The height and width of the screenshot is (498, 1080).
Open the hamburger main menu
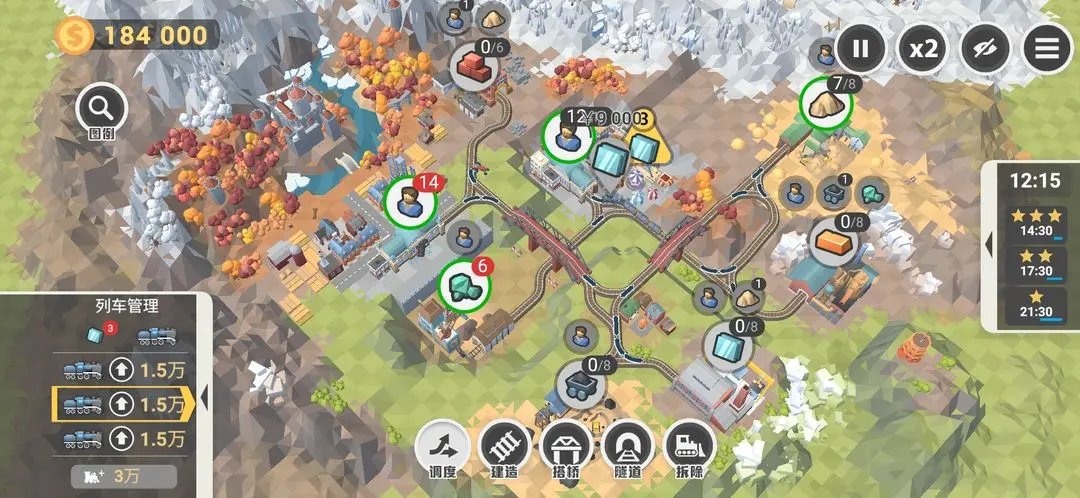coord(1046,48)
